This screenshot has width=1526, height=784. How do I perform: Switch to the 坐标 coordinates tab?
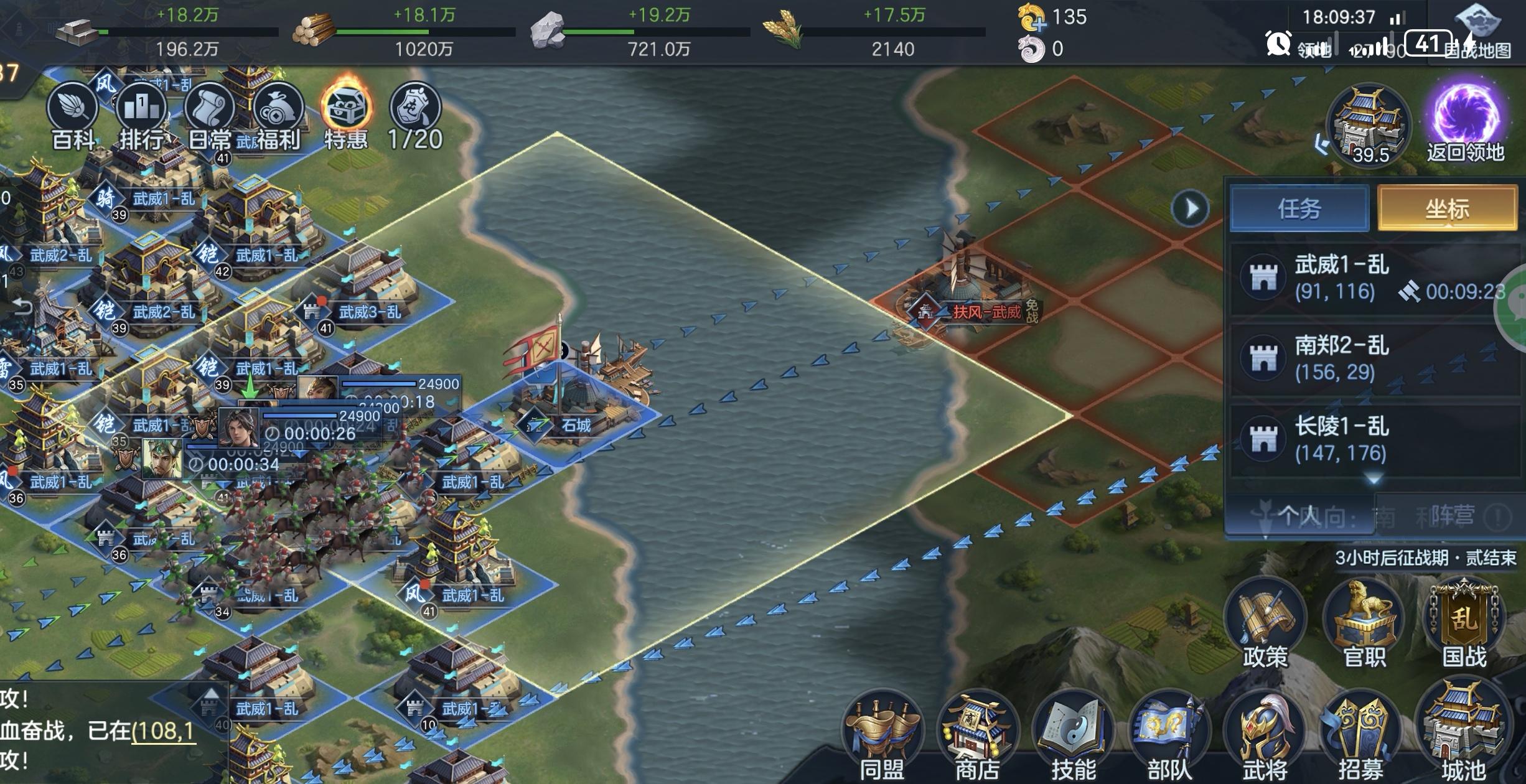1447,208
